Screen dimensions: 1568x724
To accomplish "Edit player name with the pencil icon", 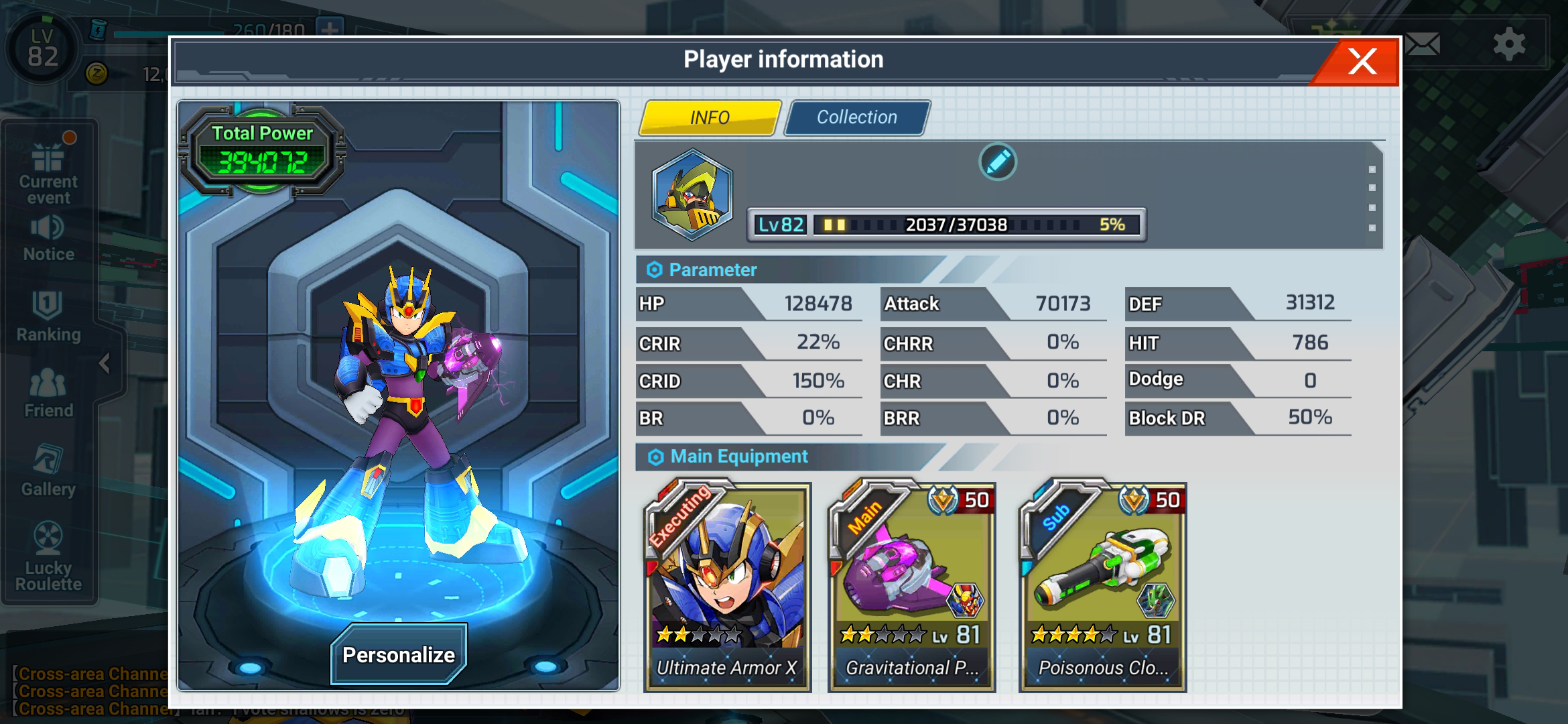I will pos(996,162).
